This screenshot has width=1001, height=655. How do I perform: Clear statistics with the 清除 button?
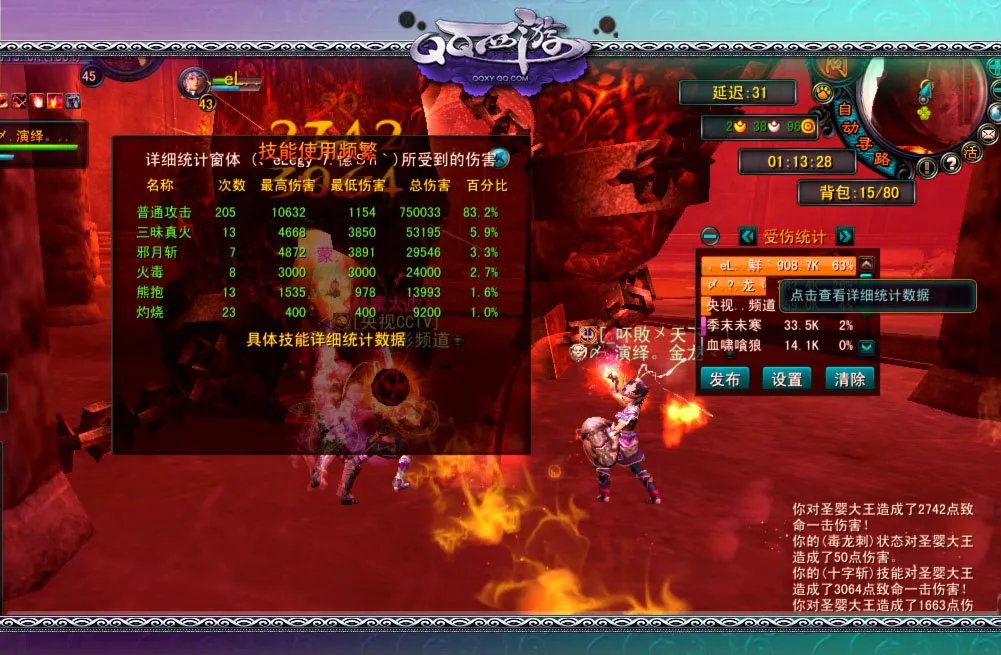pos(850,379)
